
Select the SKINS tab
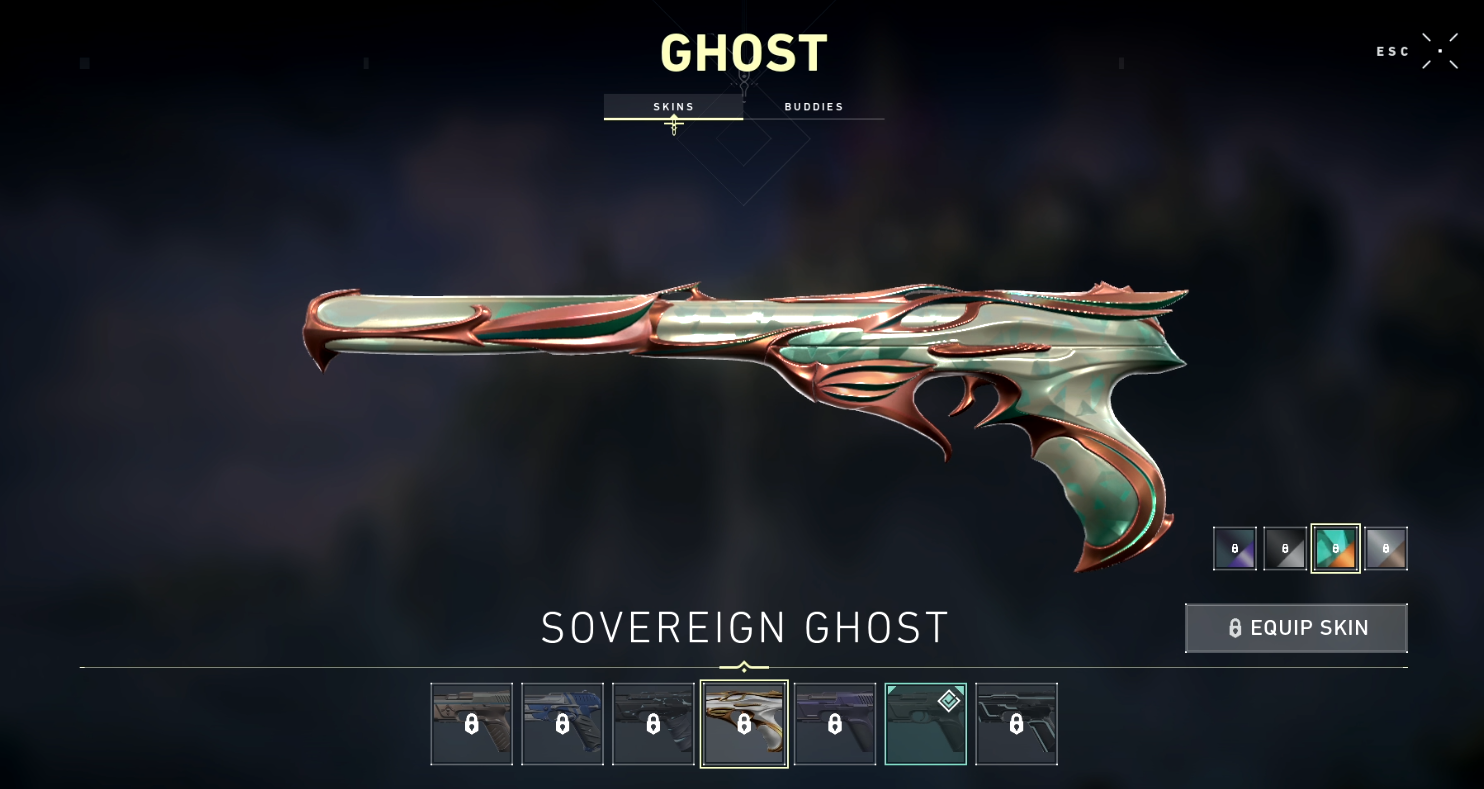click(x=673, y=106)
